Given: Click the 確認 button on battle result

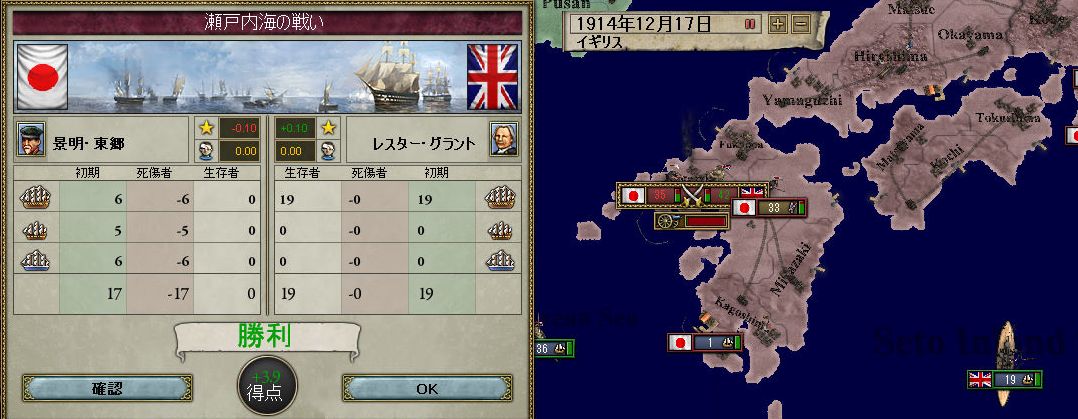Looking at the screenshot, I should point(106,387).
